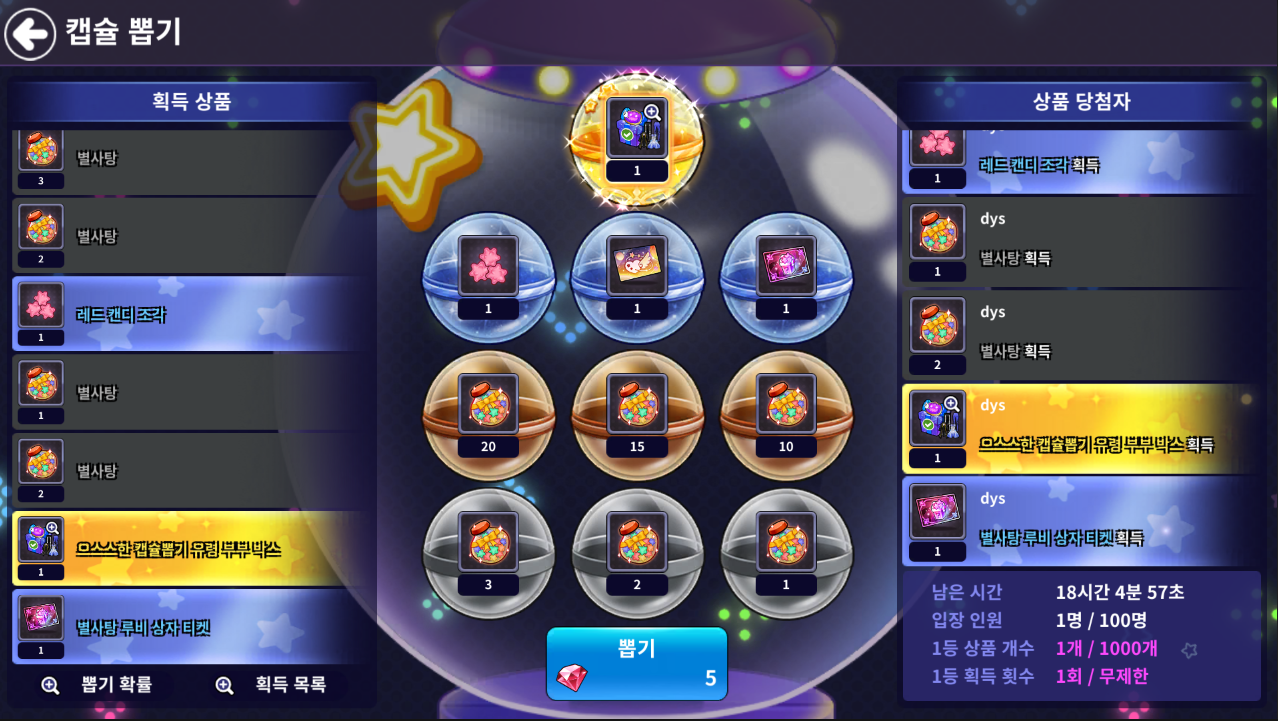Select the blue capsule with pink candy pieces
Screen dimensions: 1278x721
point(488,277)
